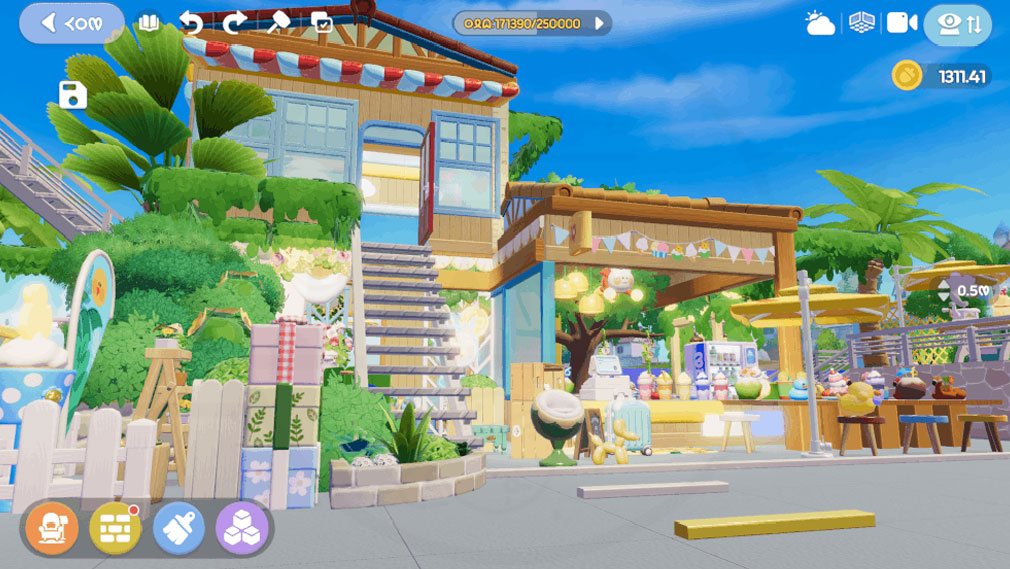Undo the last building action
Image resolution: width=1010 pixels, height=569 pixels.
[191, 23]
